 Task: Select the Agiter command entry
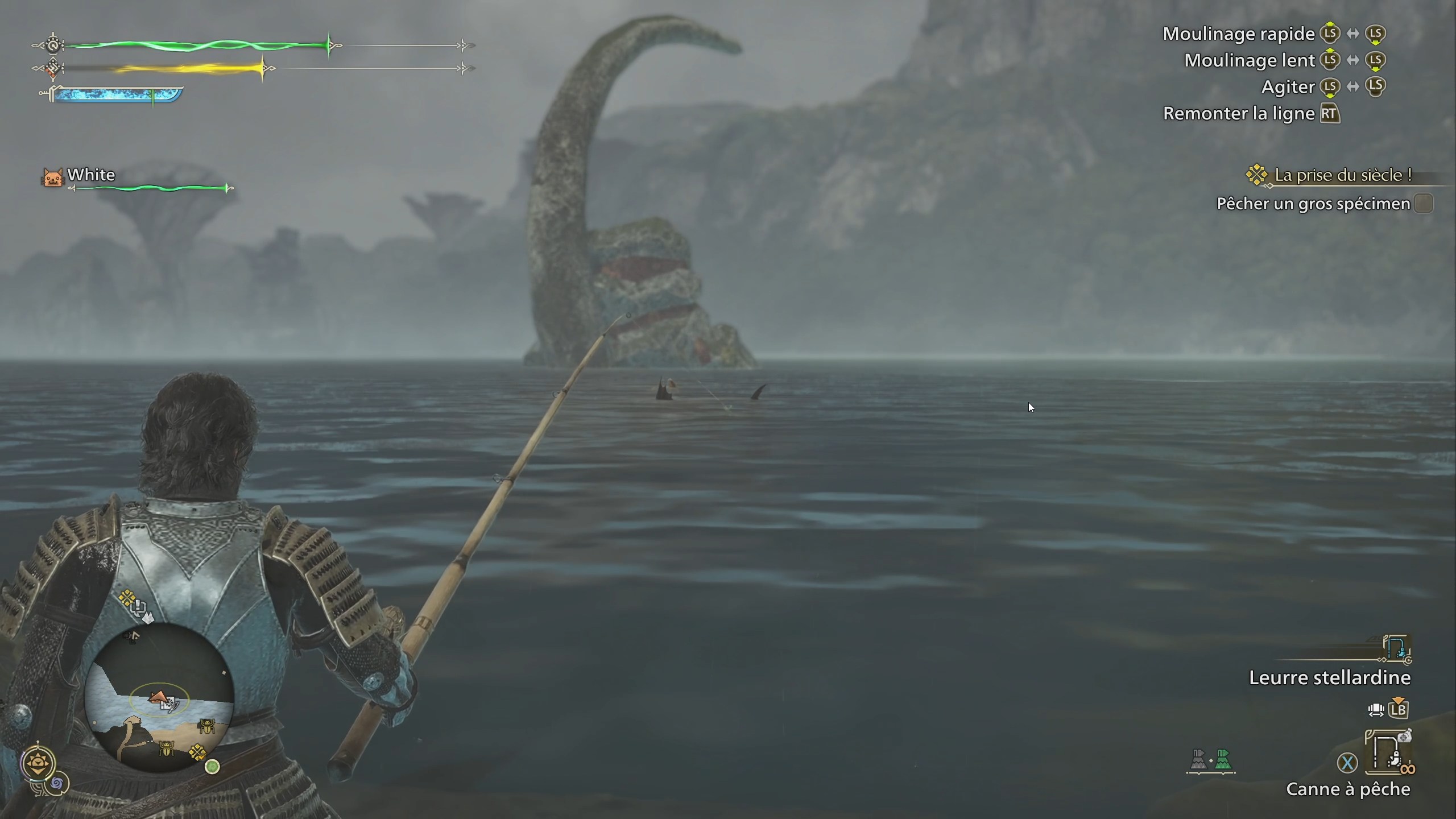1289,86
